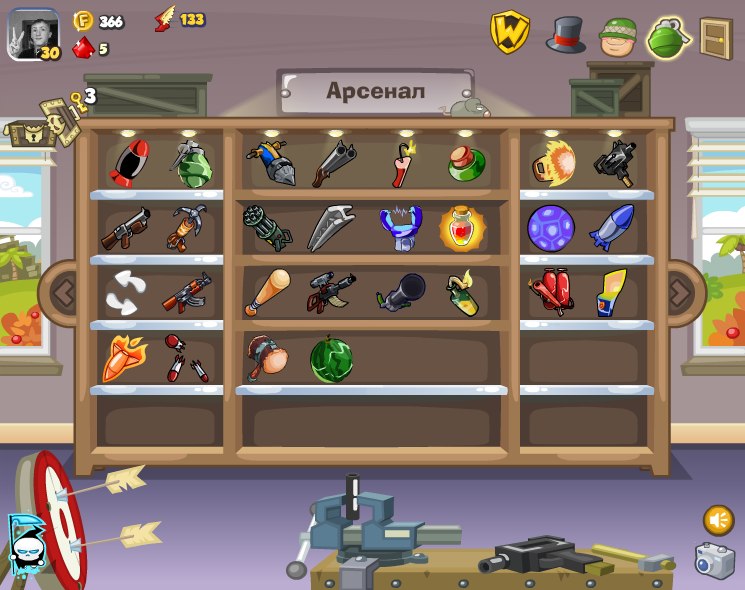The image size is (745, 590).
Task: Select the black cannon weapon
Action: (401, 293)
